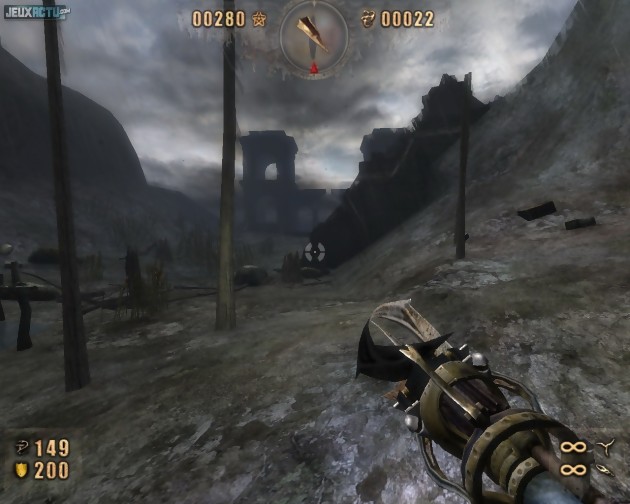Click the yellow armor shield icon
Image resolution: width=630 pixels, height=504 pixels.
(x=20, y=470)
